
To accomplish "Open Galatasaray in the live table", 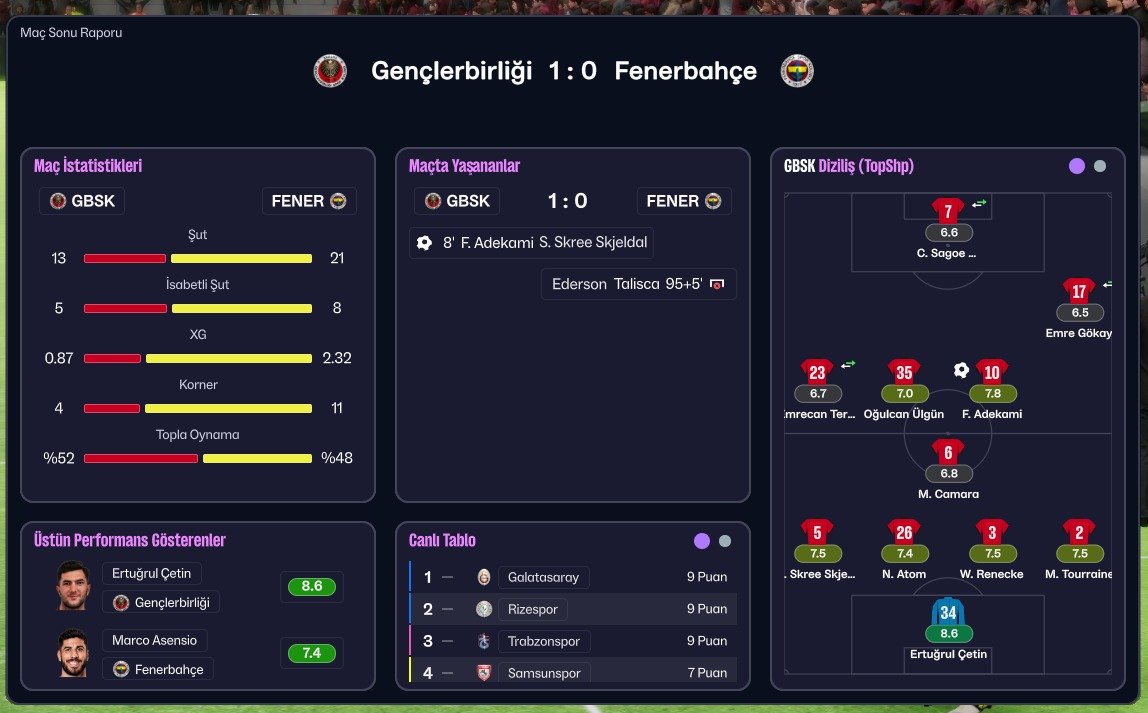I will tap(544, 577).
